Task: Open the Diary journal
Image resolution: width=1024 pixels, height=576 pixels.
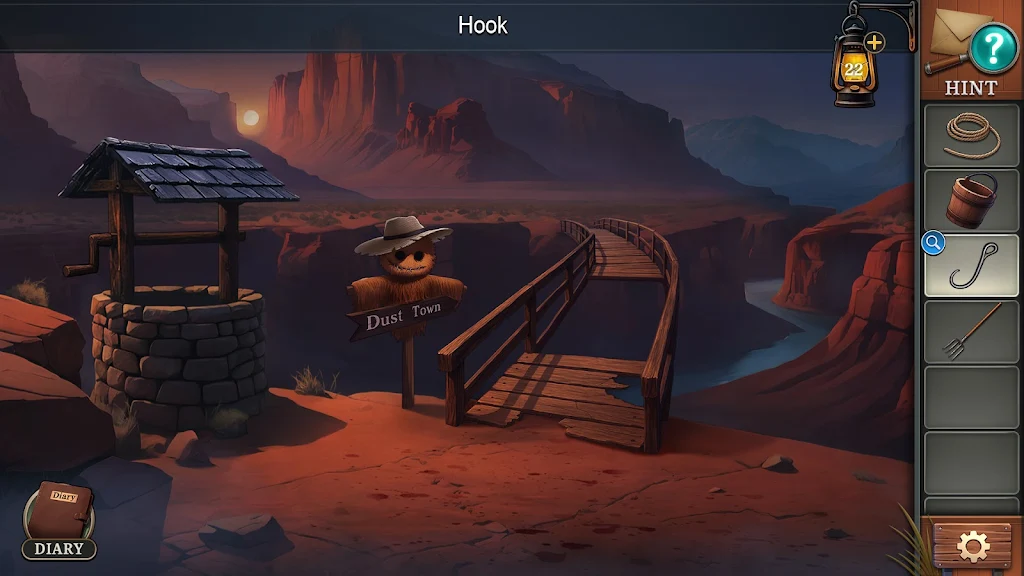Action: coord(59,519)
